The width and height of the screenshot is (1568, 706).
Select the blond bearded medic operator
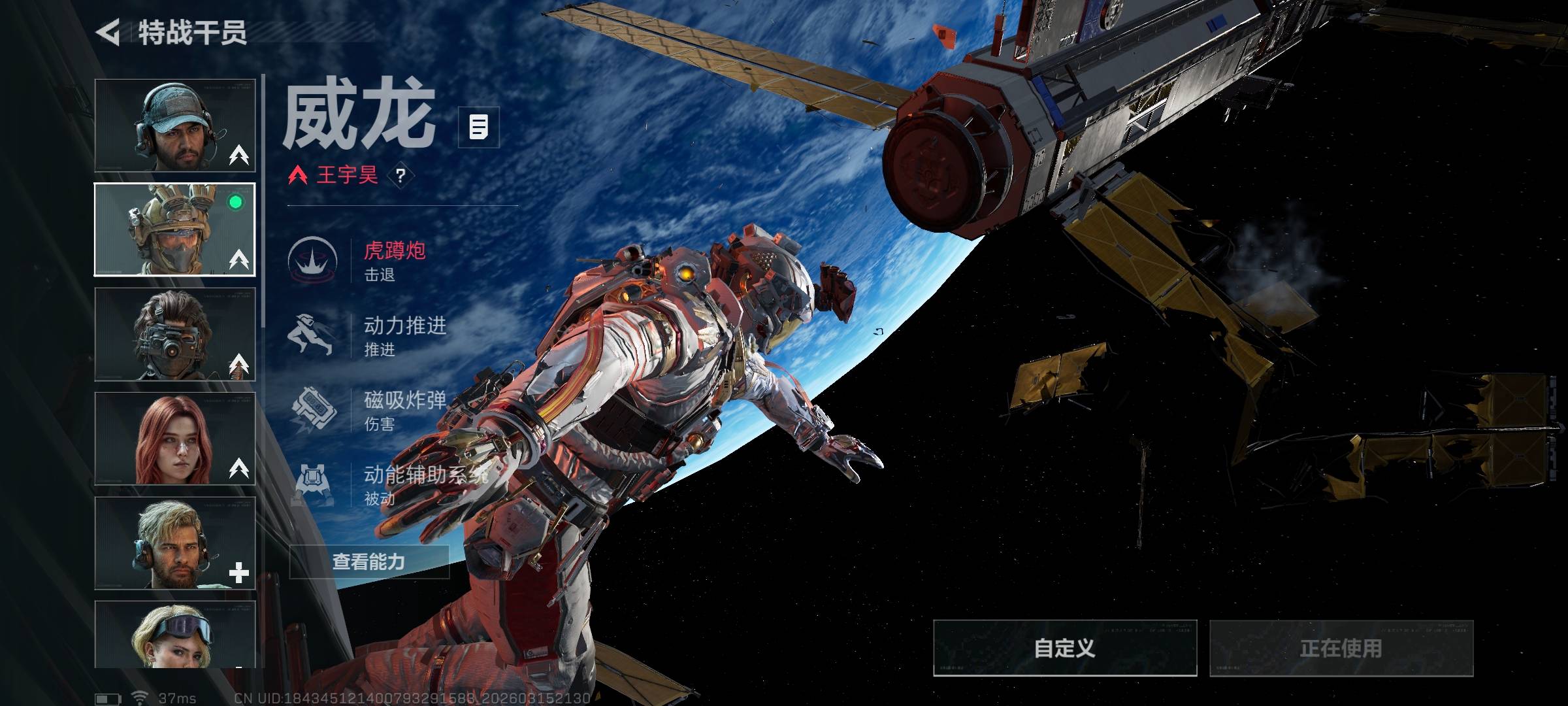[x=175, y=543]
